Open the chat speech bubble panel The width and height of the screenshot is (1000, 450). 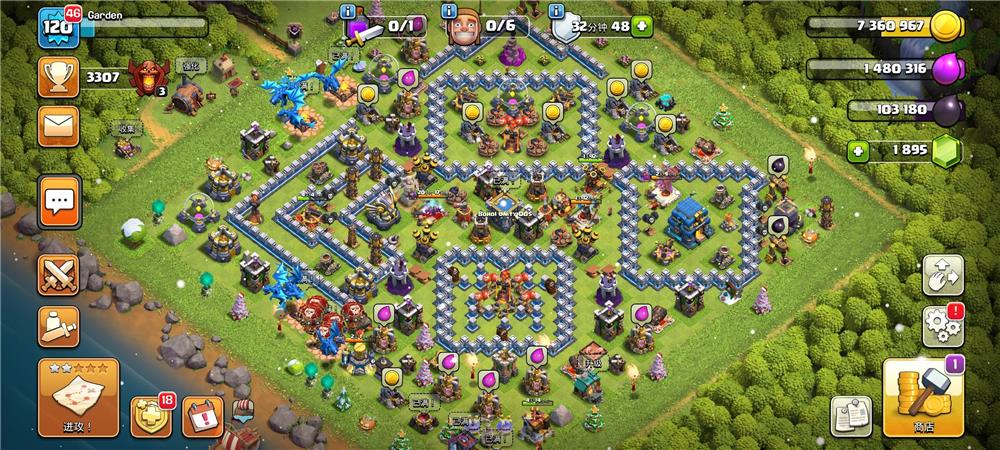[59, 202]
